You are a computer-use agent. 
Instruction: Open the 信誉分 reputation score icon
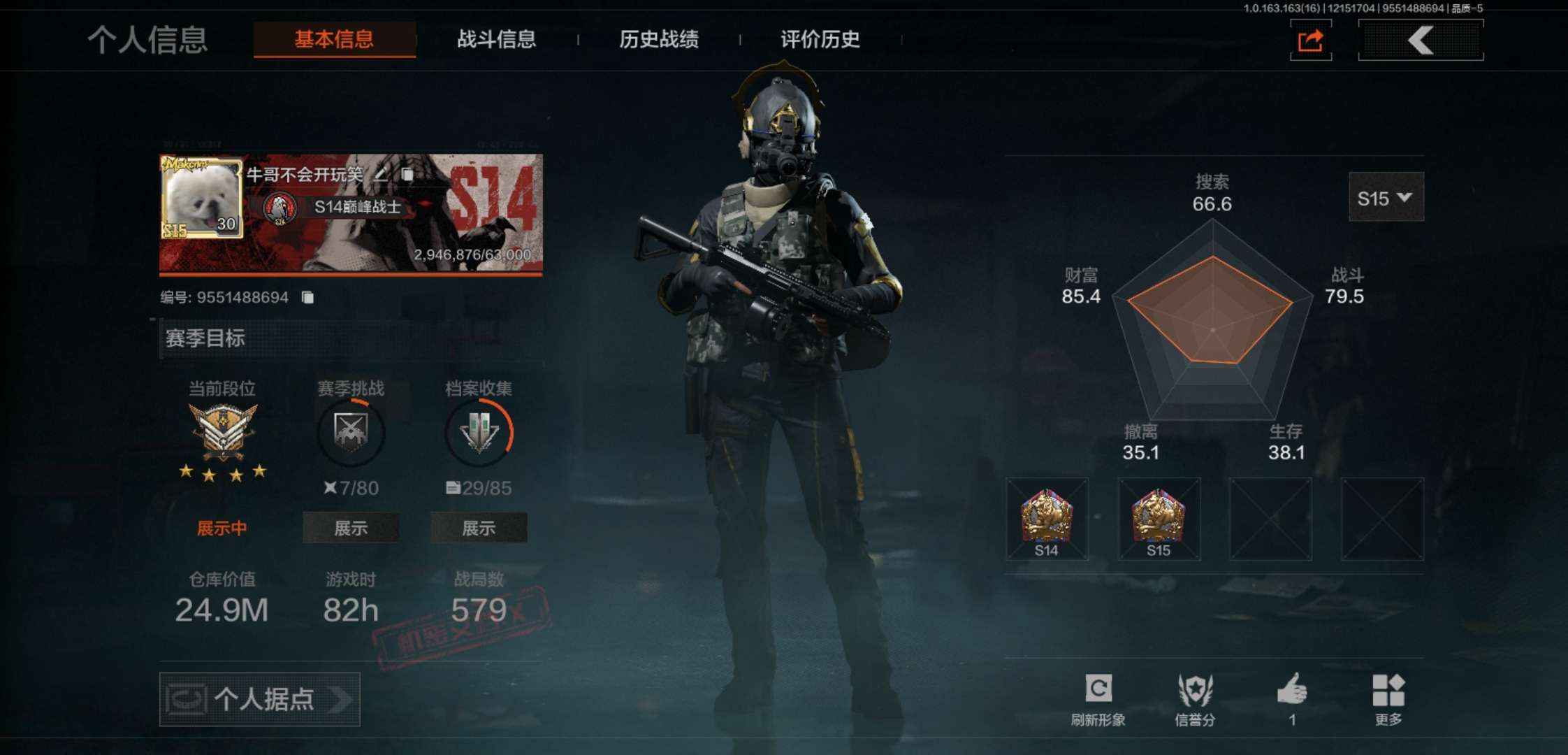tap(1198, 697)
